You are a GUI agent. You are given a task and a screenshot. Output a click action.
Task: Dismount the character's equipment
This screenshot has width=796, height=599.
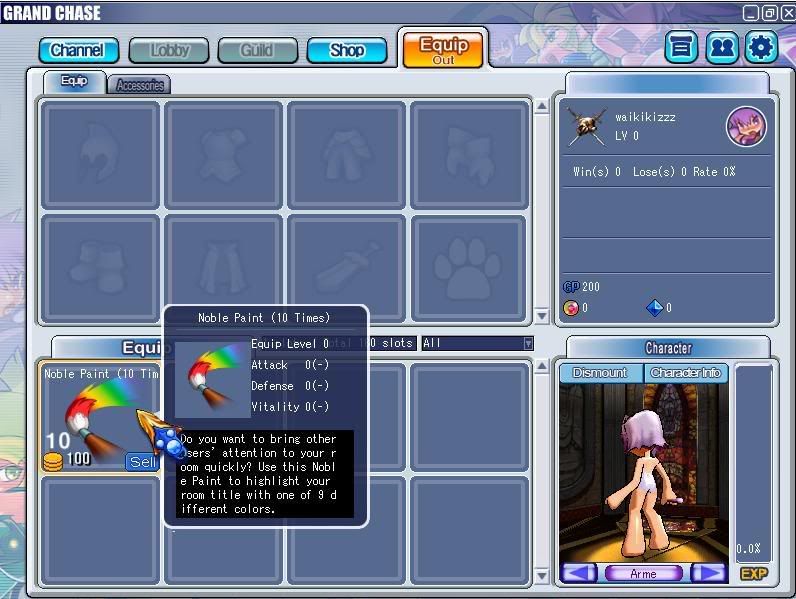pos(599,373)
